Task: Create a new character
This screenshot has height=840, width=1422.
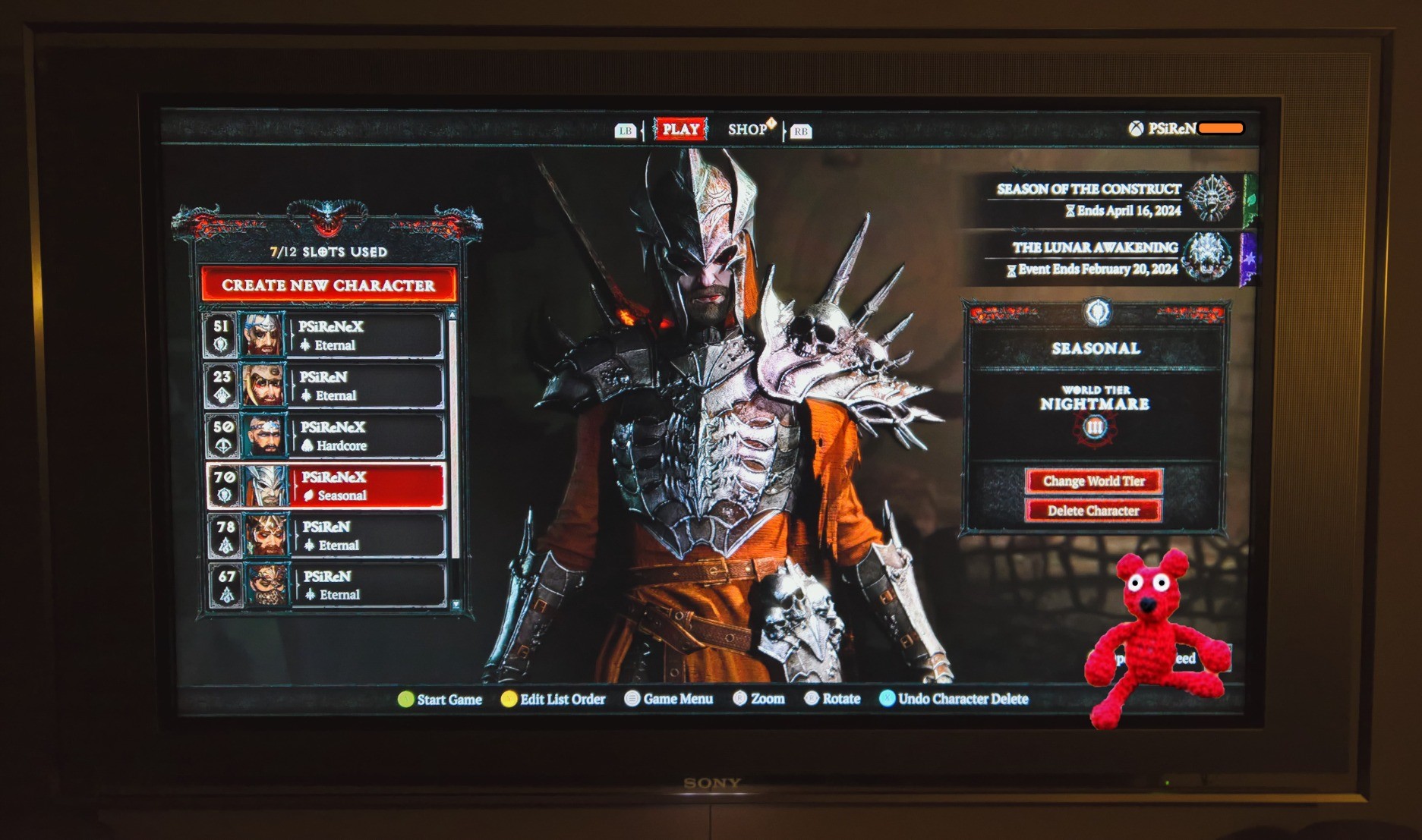Action: [x=328, y=285]
